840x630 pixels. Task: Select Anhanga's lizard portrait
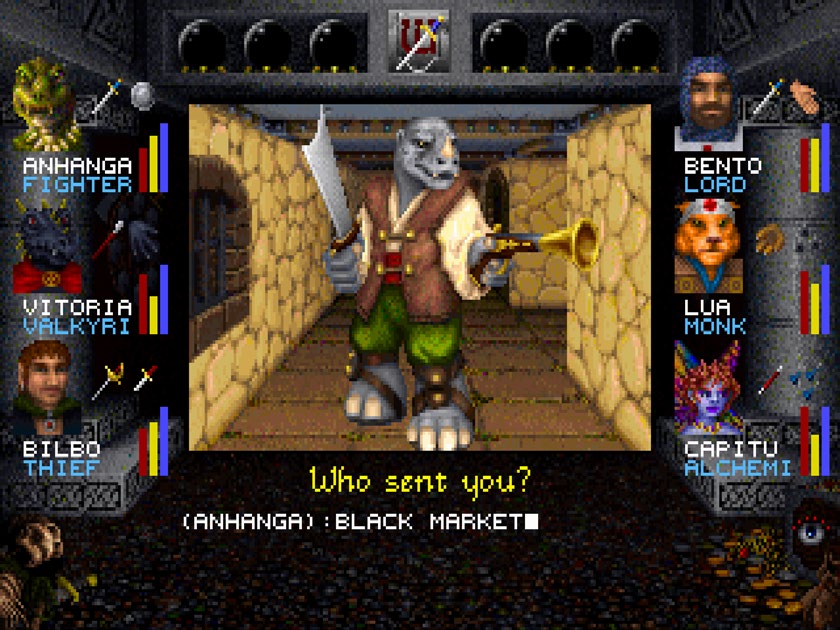[x=46, y=103]
